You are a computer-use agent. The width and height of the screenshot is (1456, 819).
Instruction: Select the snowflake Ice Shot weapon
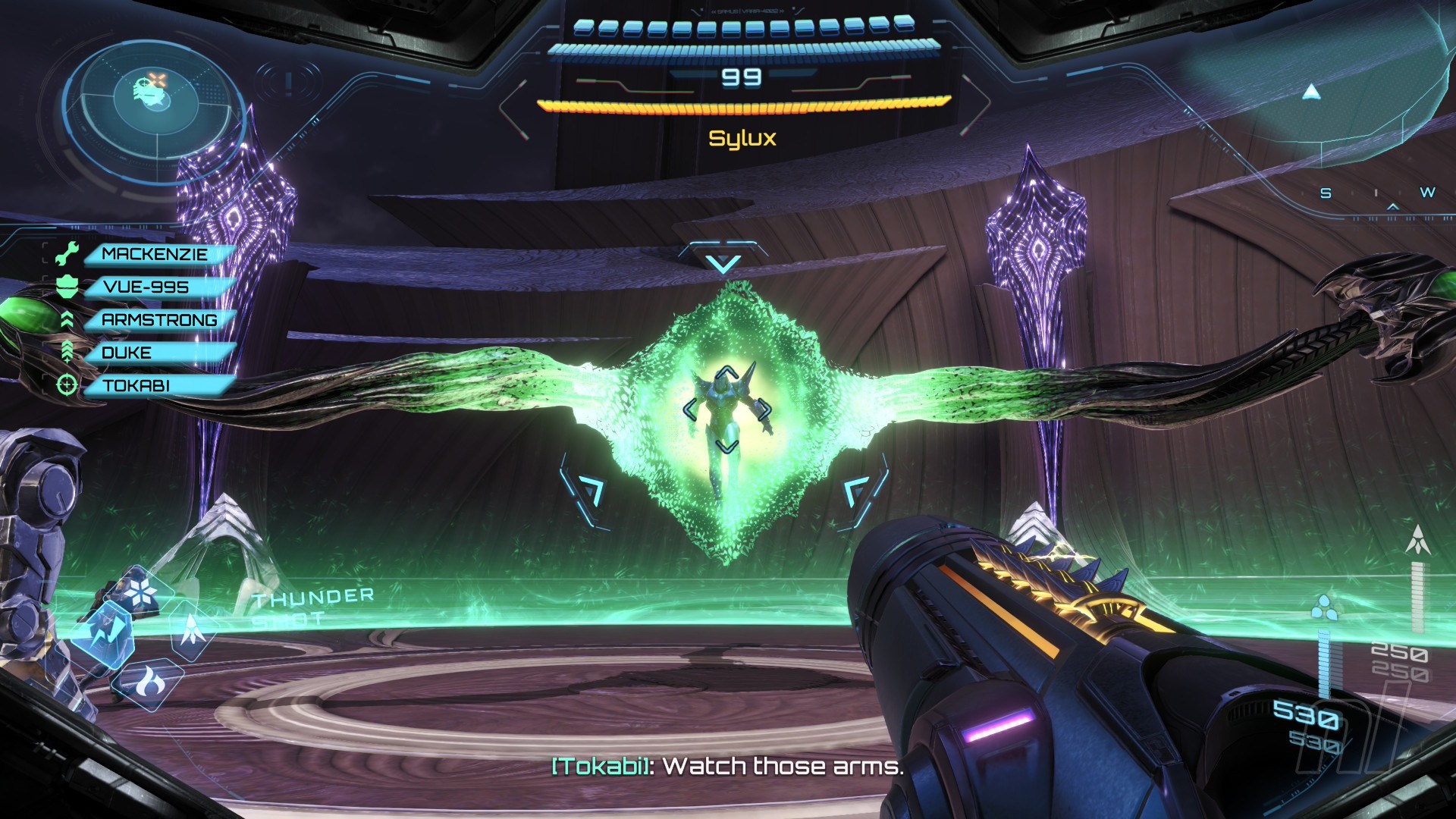tap(142, 591)
